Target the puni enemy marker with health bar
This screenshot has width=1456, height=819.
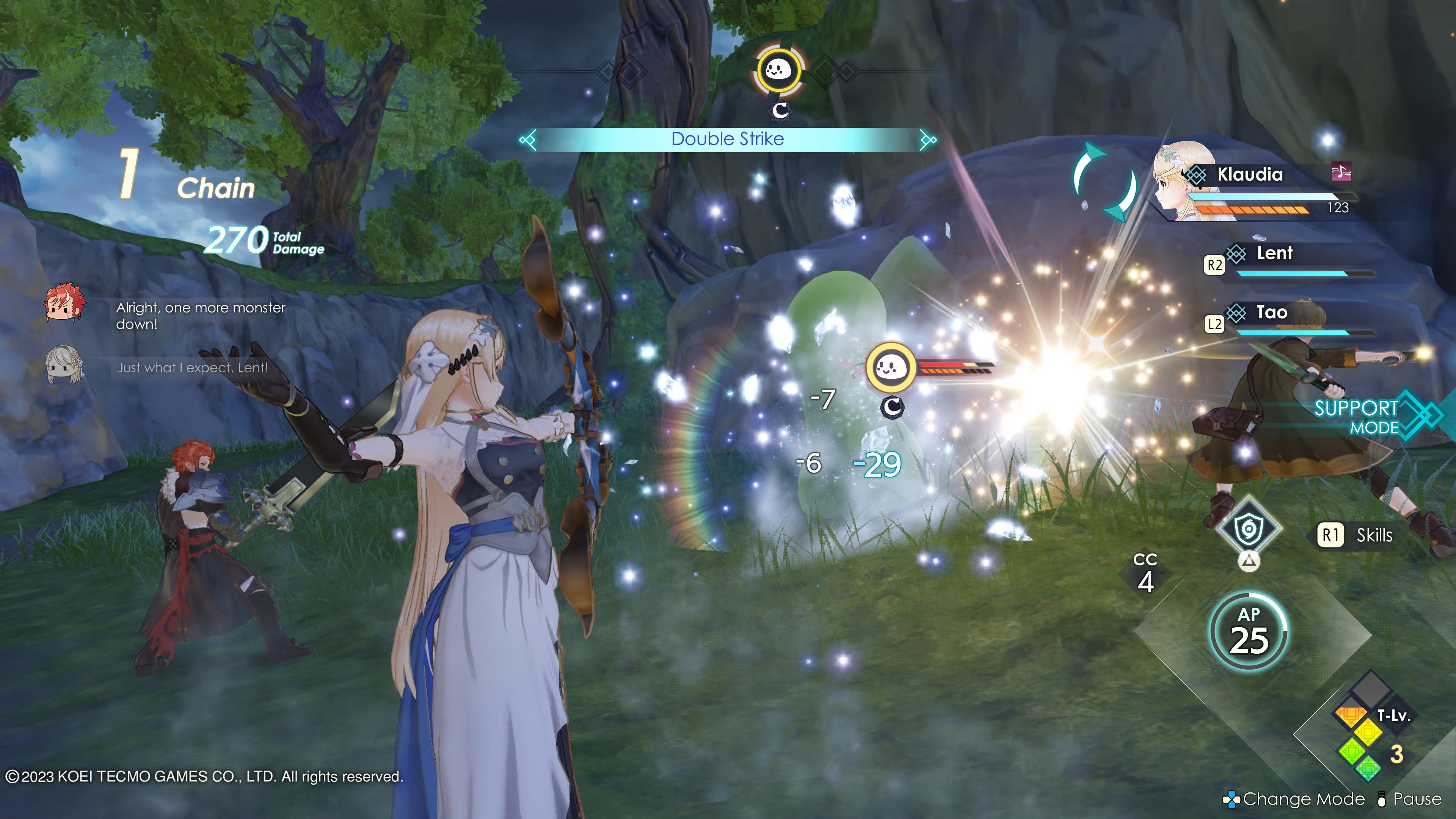click(x=891, y=368)
